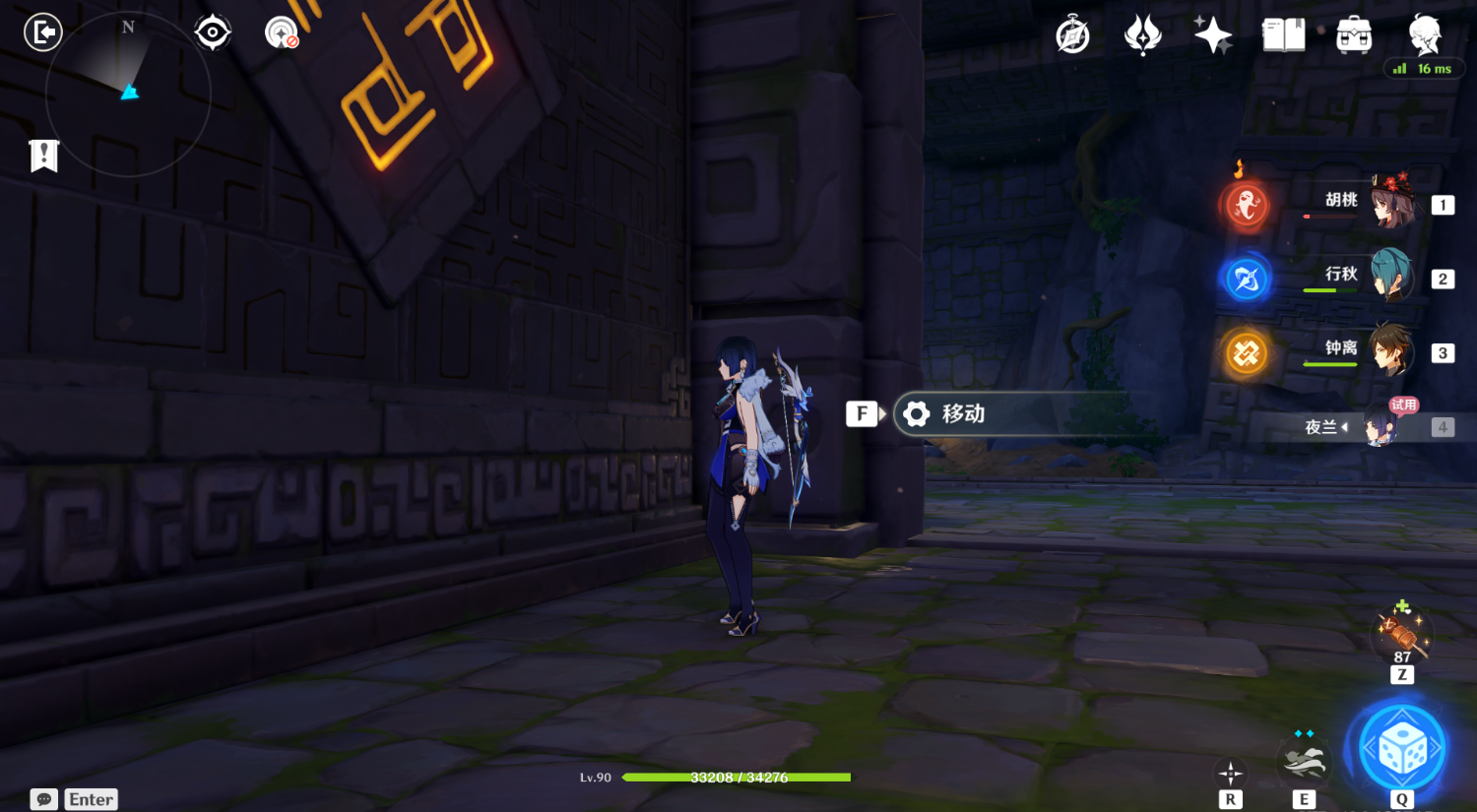The image size is (1477, 812).
Task: Click the exclamation banner notice icon
Action: pyautogui.click(x=44, y=156)
